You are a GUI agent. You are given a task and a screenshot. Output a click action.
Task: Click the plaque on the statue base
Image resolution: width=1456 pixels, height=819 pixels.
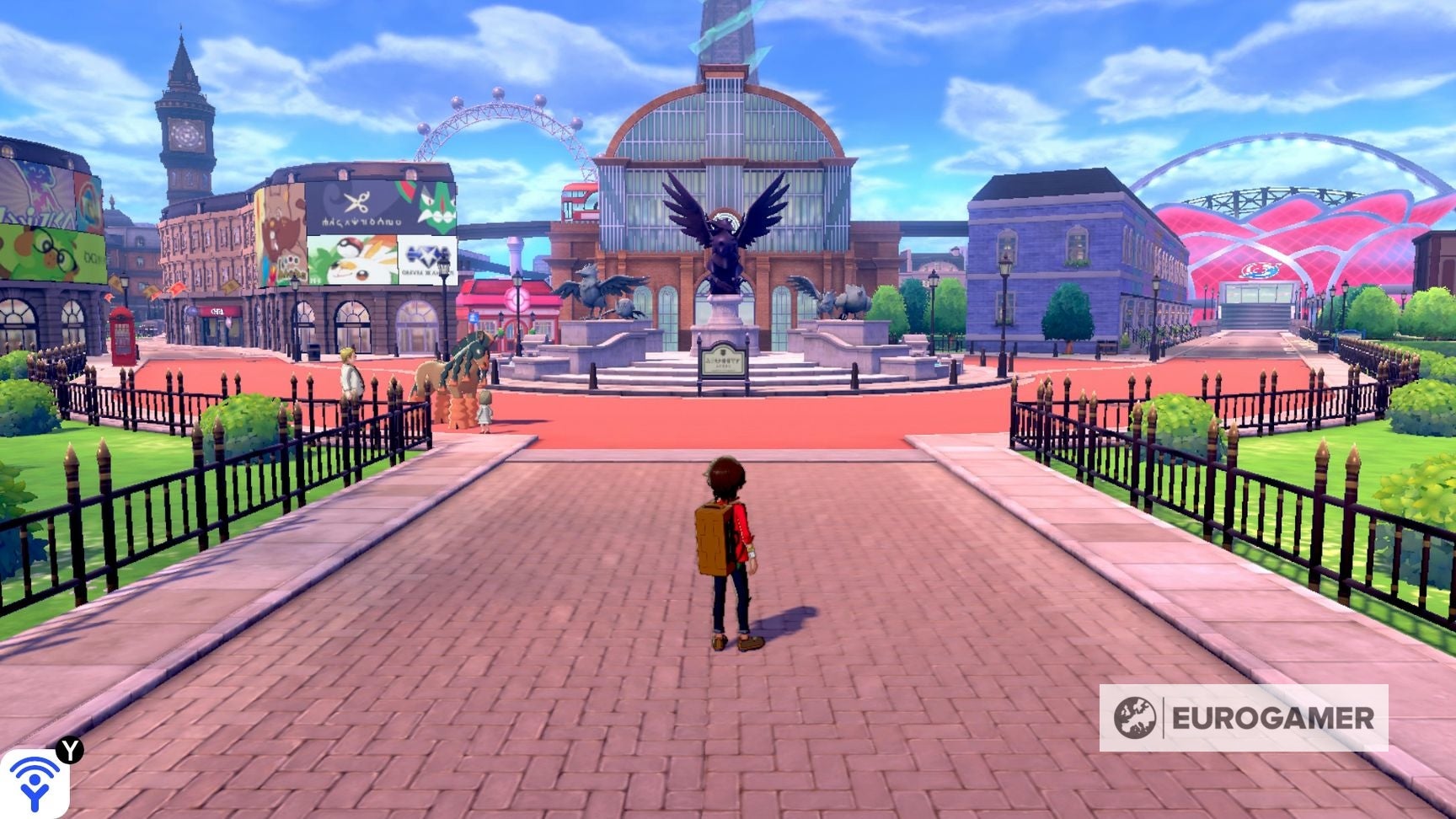point(722,361)
